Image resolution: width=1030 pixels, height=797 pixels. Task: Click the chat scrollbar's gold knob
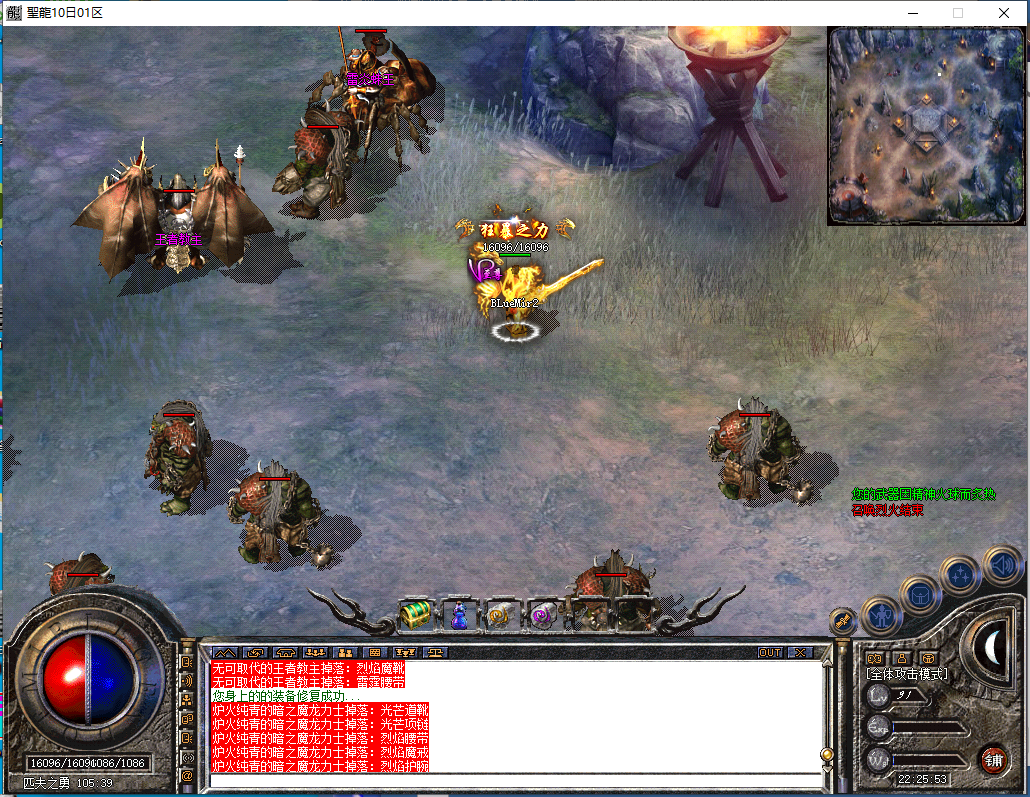tap(827, 754)
